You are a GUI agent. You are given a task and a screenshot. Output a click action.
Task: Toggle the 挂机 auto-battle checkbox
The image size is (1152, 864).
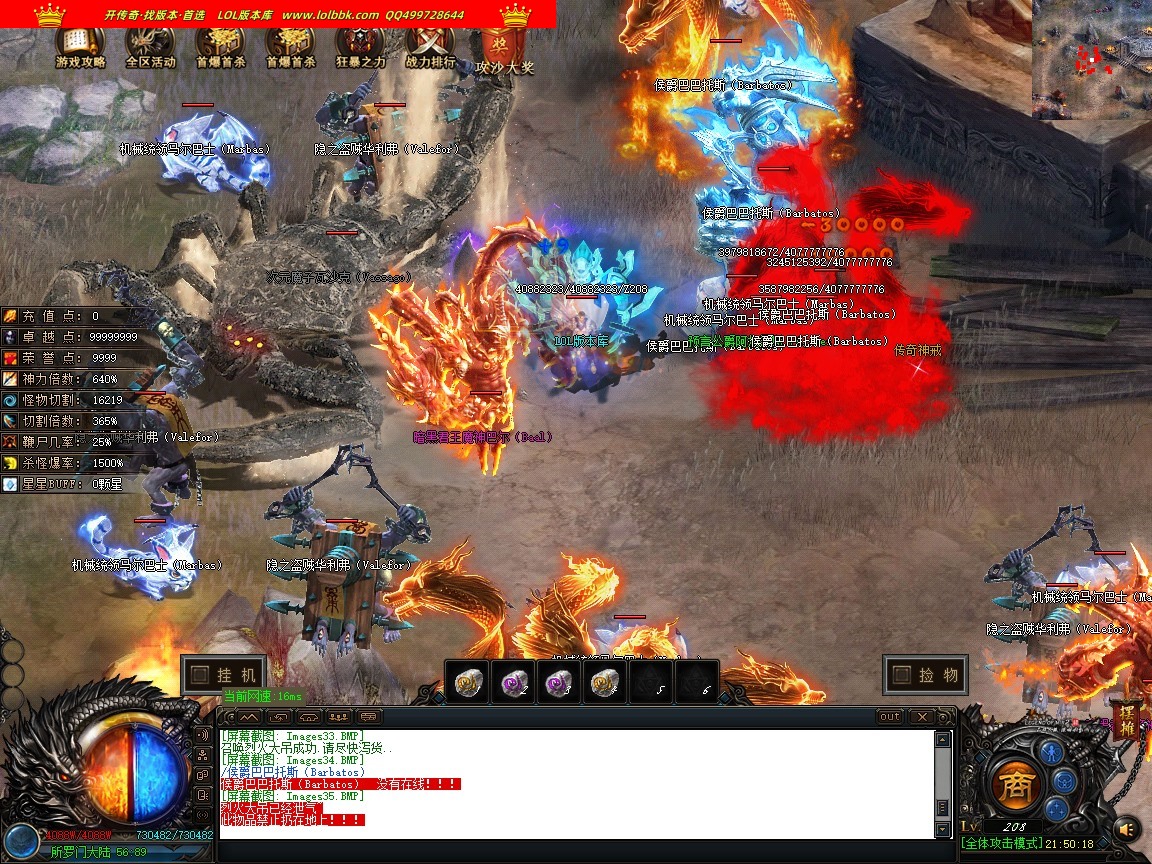click(x=200, y=675)
